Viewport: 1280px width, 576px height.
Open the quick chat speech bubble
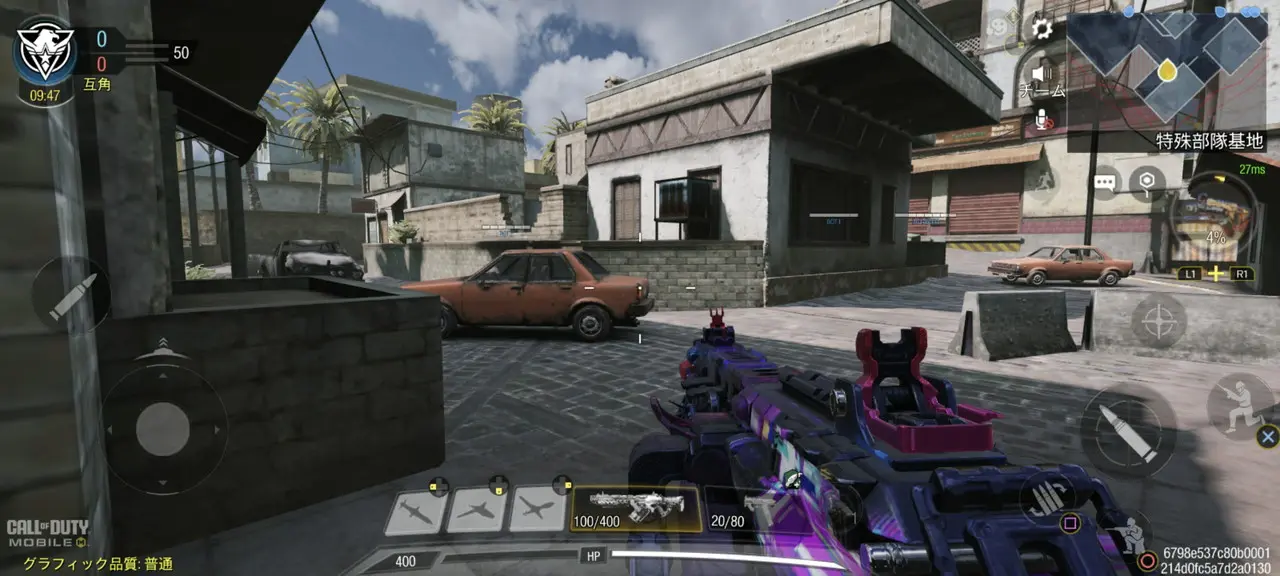(1104, 183)
